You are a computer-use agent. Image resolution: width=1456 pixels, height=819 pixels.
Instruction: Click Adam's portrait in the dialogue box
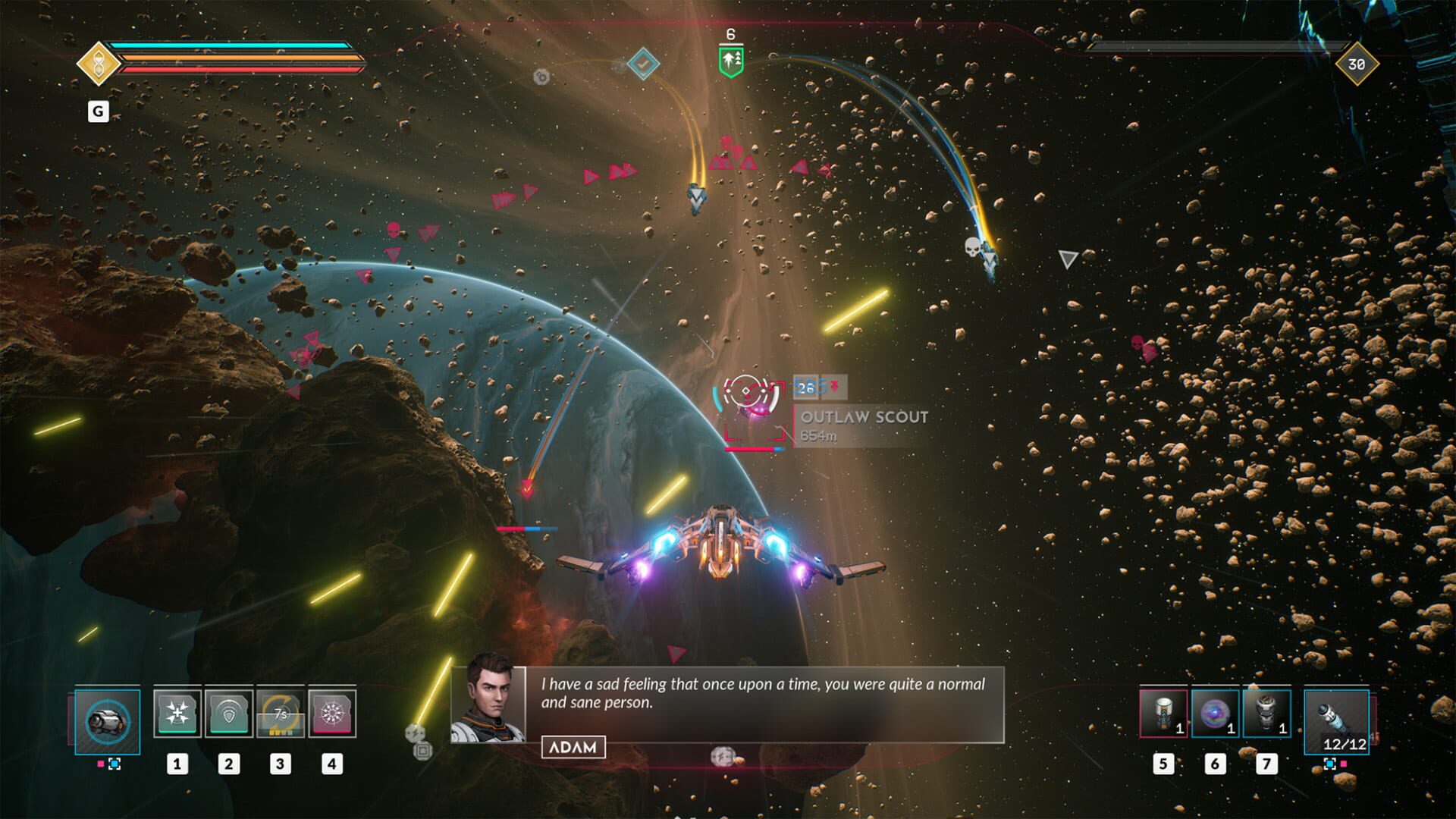point(488,704)
